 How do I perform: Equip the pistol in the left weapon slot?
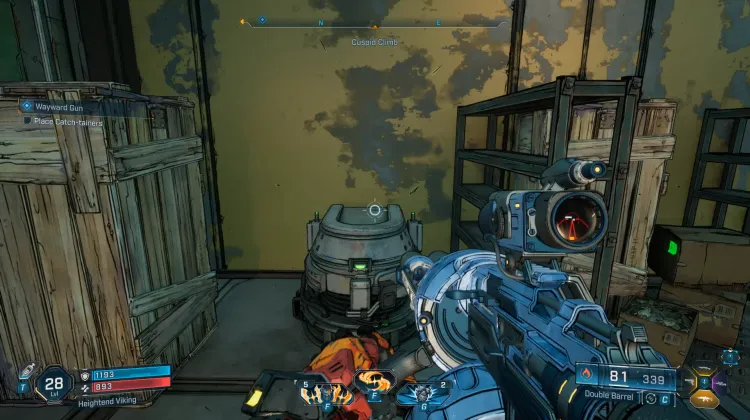pos(689,380)
